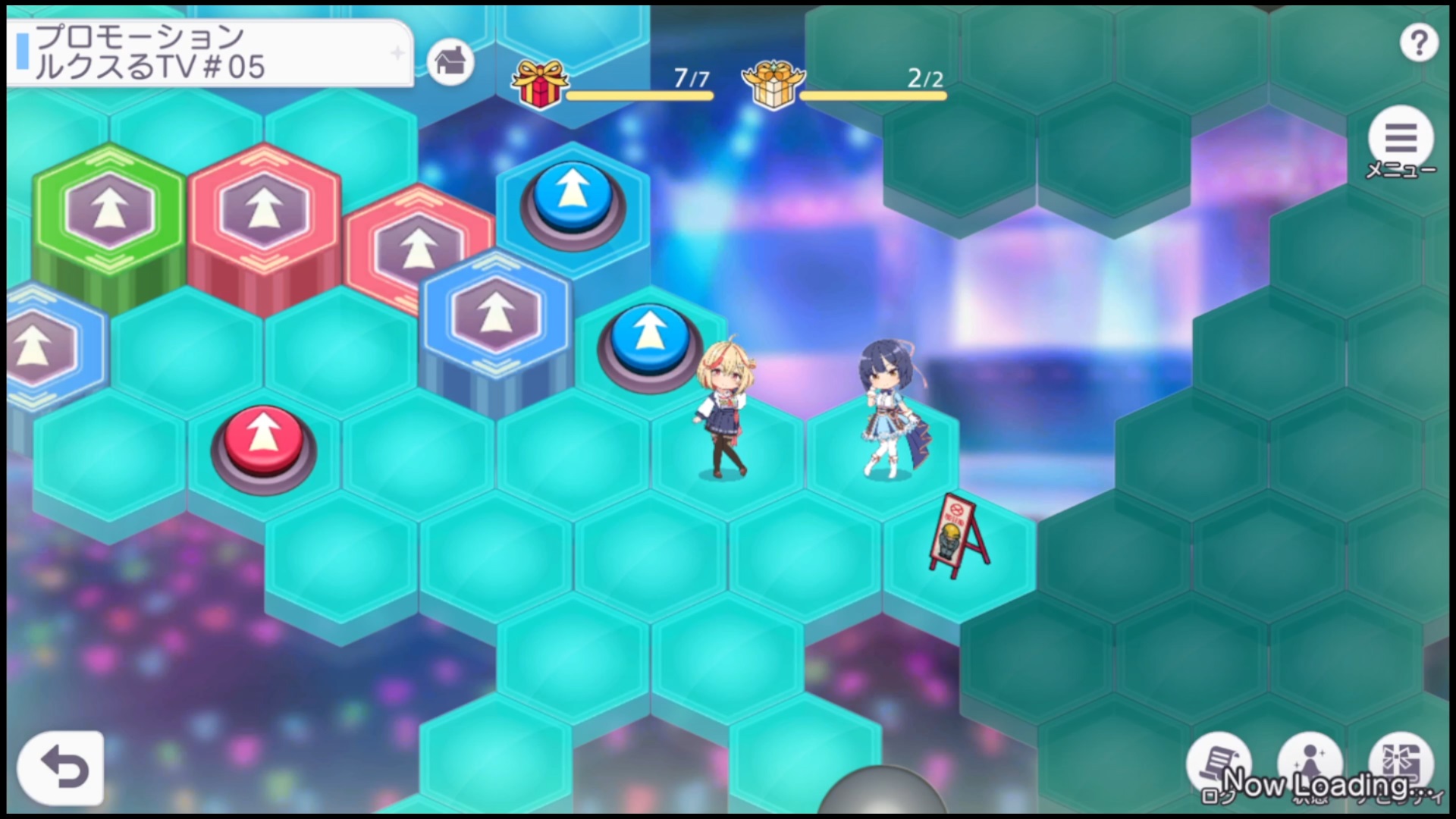Select the round red arrow switch tile

[263, 440]
